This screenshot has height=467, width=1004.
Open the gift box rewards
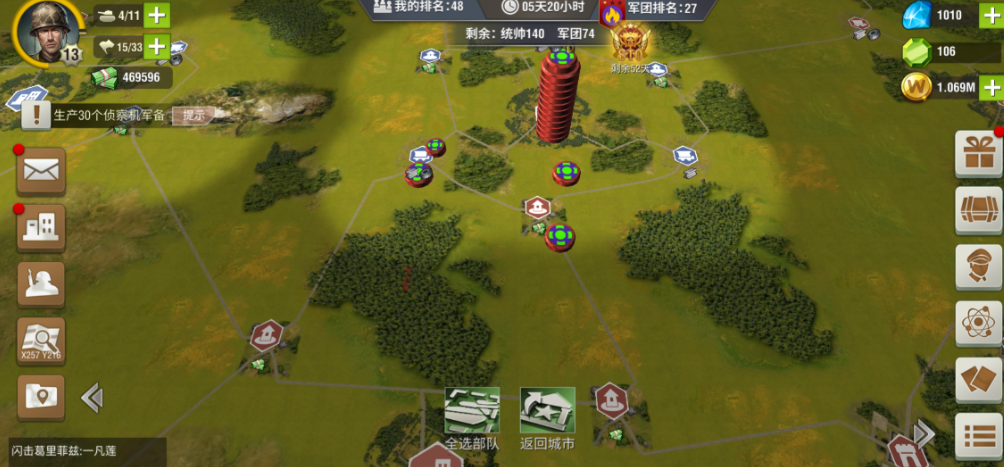click(979, 153)
